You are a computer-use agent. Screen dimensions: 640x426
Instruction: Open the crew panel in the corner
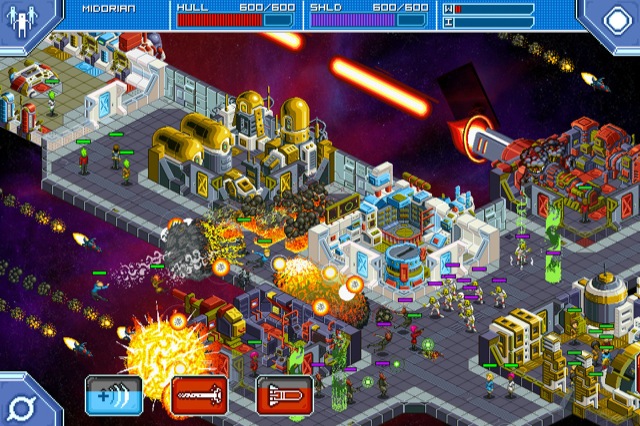pyautogui.click(x=20, y=20)
